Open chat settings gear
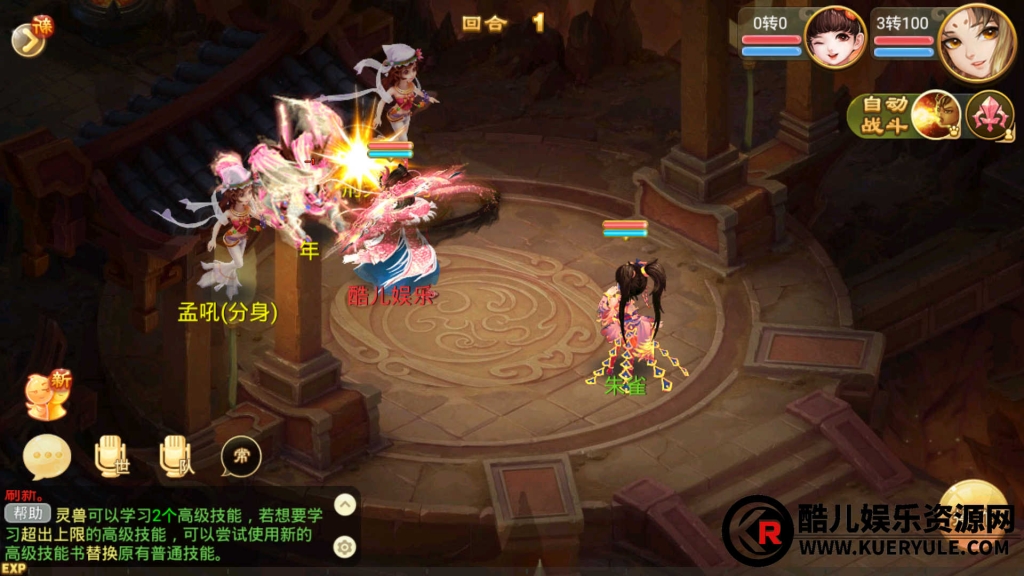 (344, 546)
